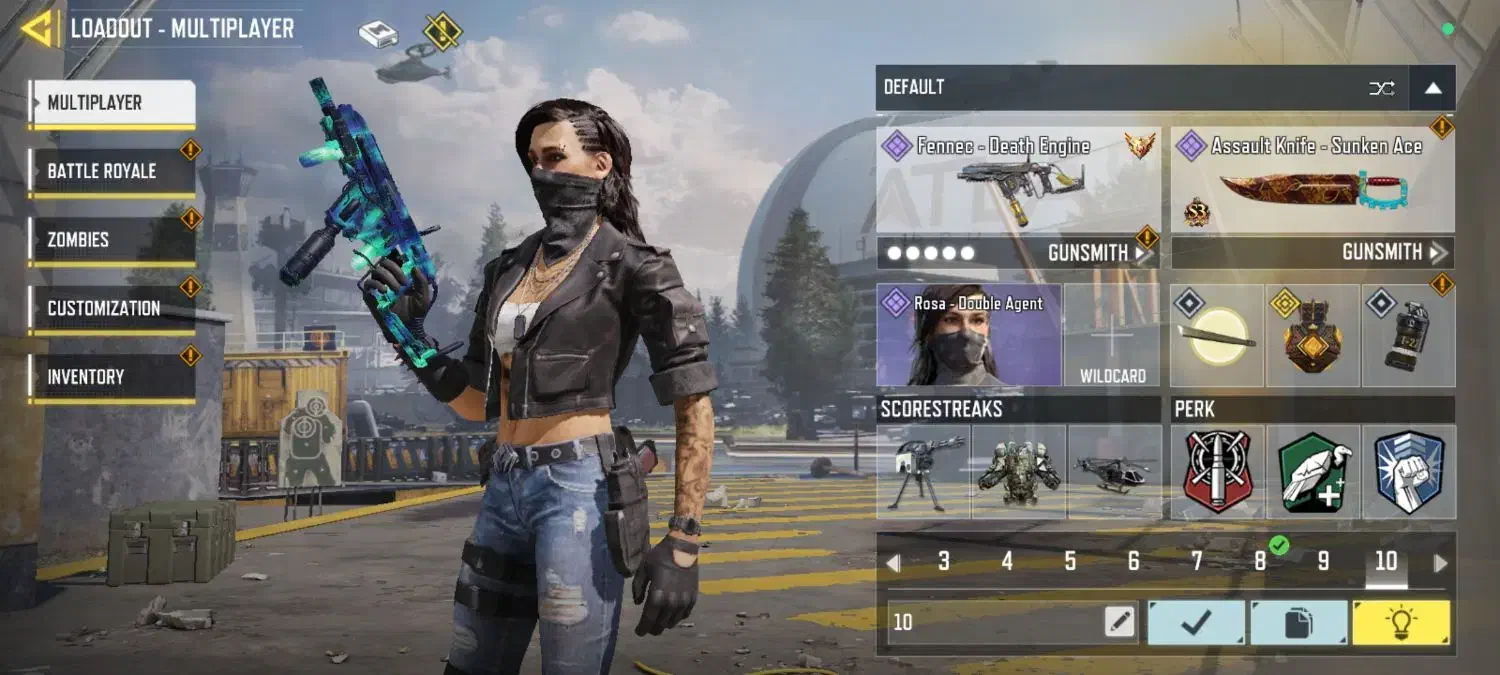Select the Fennec - Death Engine primary weapon
The height and width of the screenshot is (675, 1500).
tap(1018, 180)
